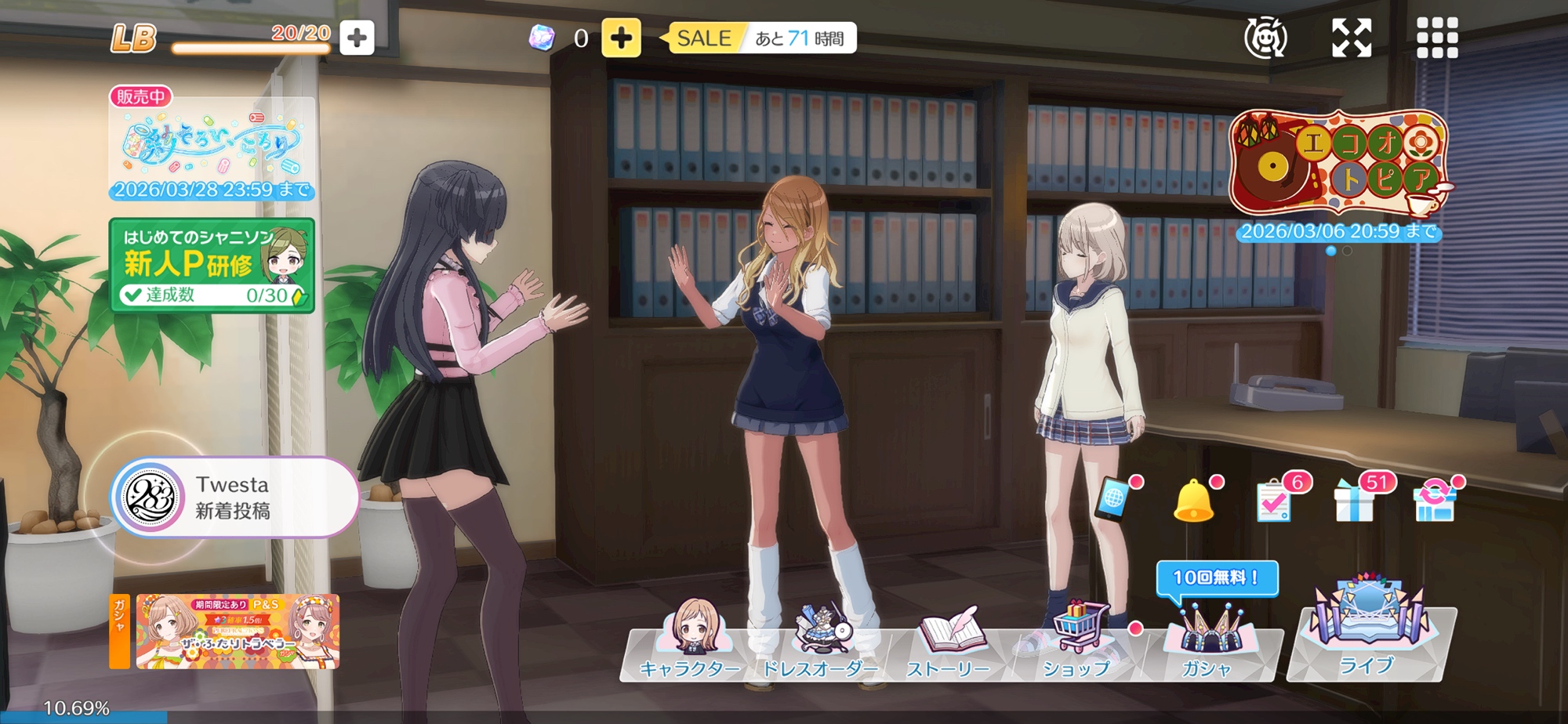Open the gift exchange icon
The height and width of the screenshot is (724, 1568).
[x=1435, y=500]
